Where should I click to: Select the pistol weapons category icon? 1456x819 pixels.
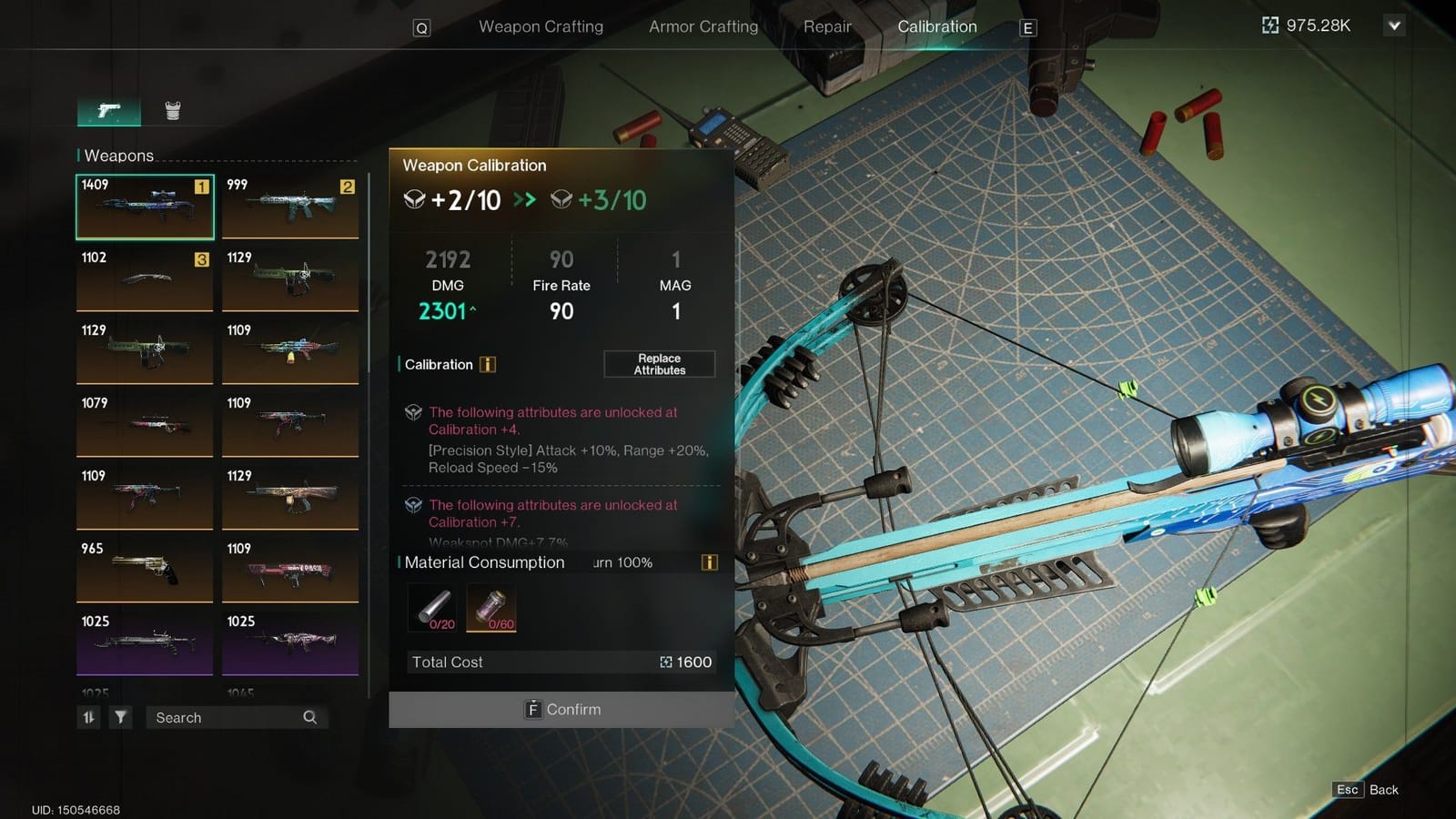(107, 109)
